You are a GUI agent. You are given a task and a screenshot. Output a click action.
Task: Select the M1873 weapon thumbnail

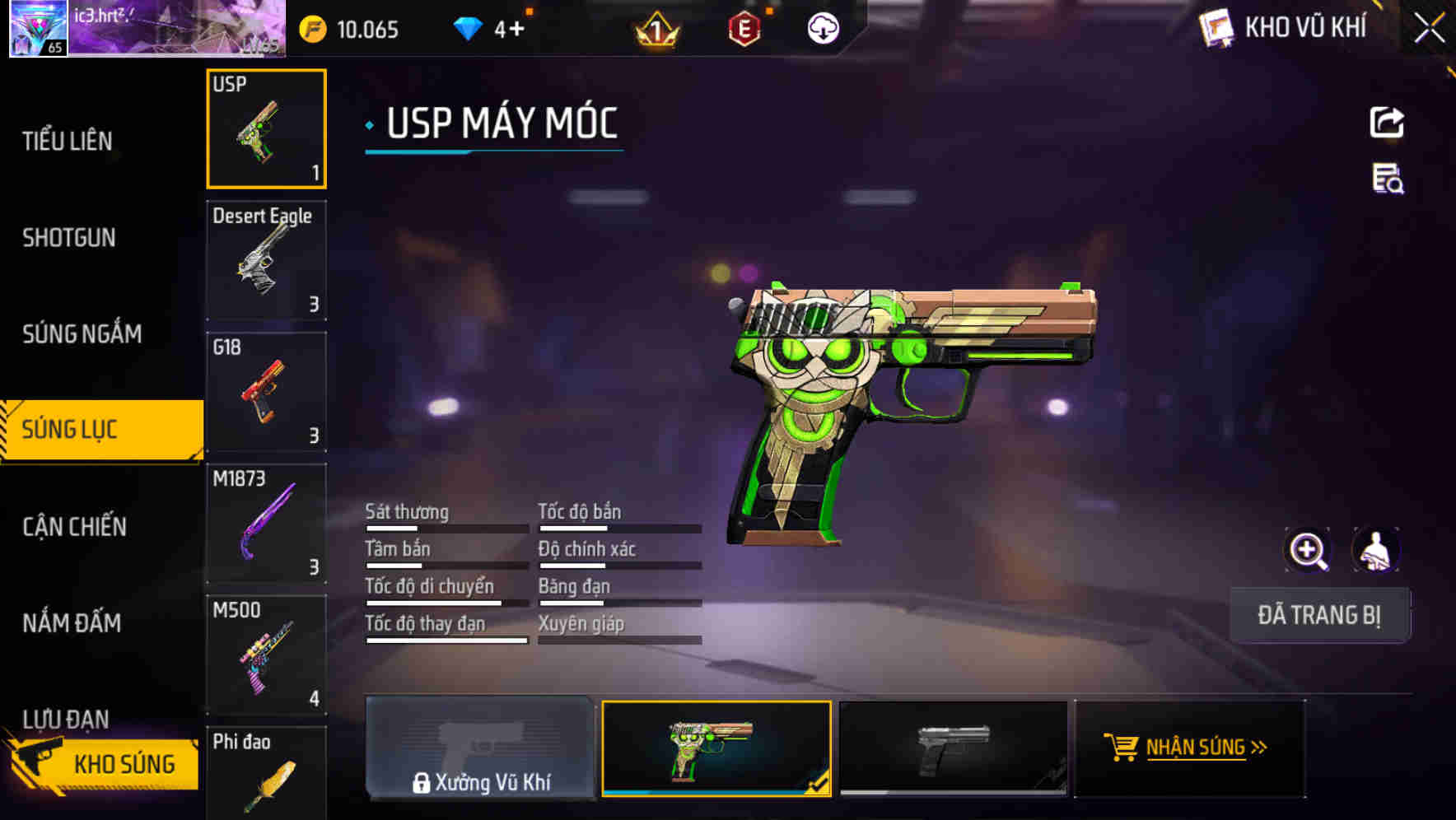point(265,522)
